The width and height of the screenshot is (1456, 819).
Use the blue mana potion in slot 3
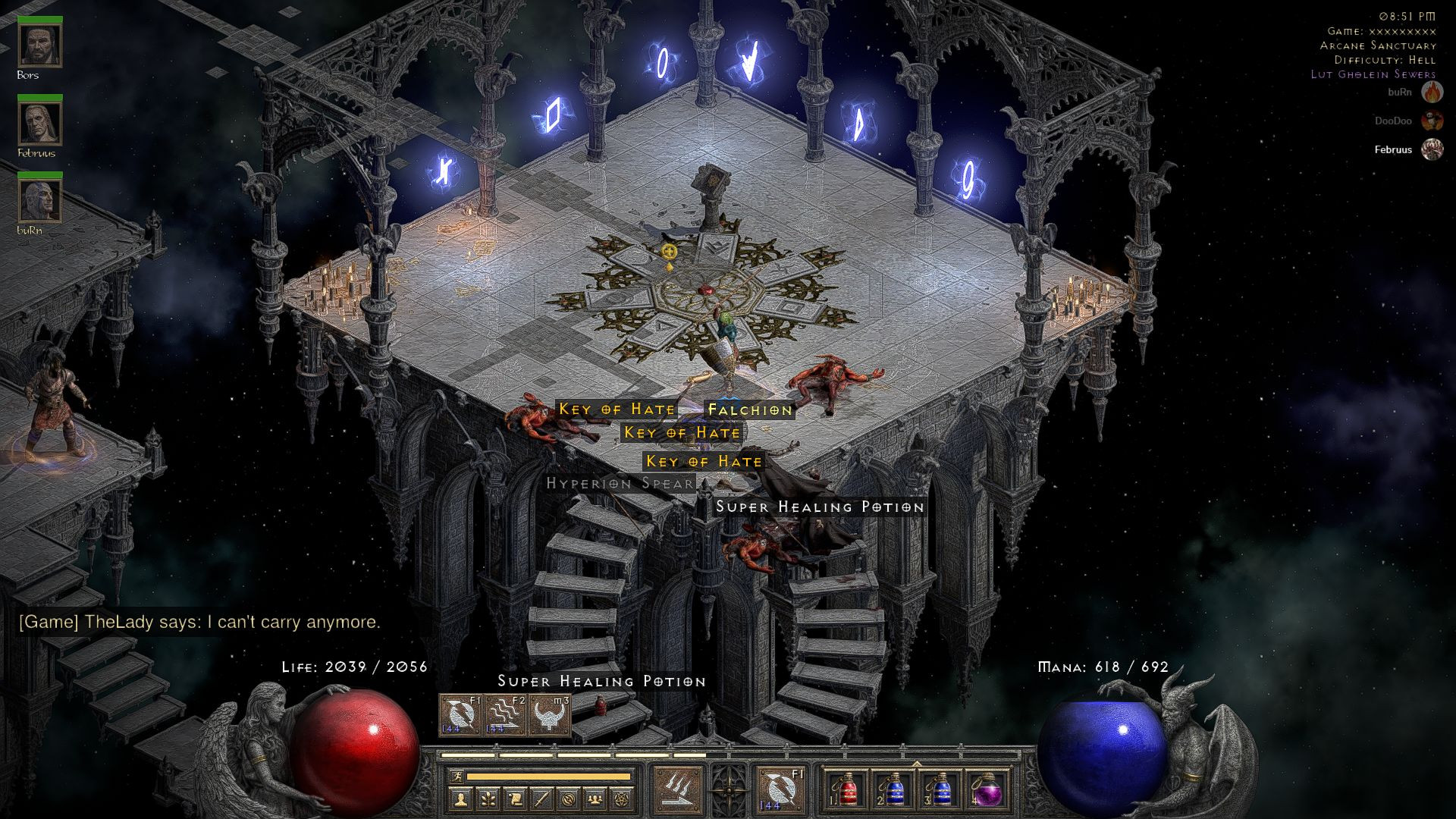(940, 790)
